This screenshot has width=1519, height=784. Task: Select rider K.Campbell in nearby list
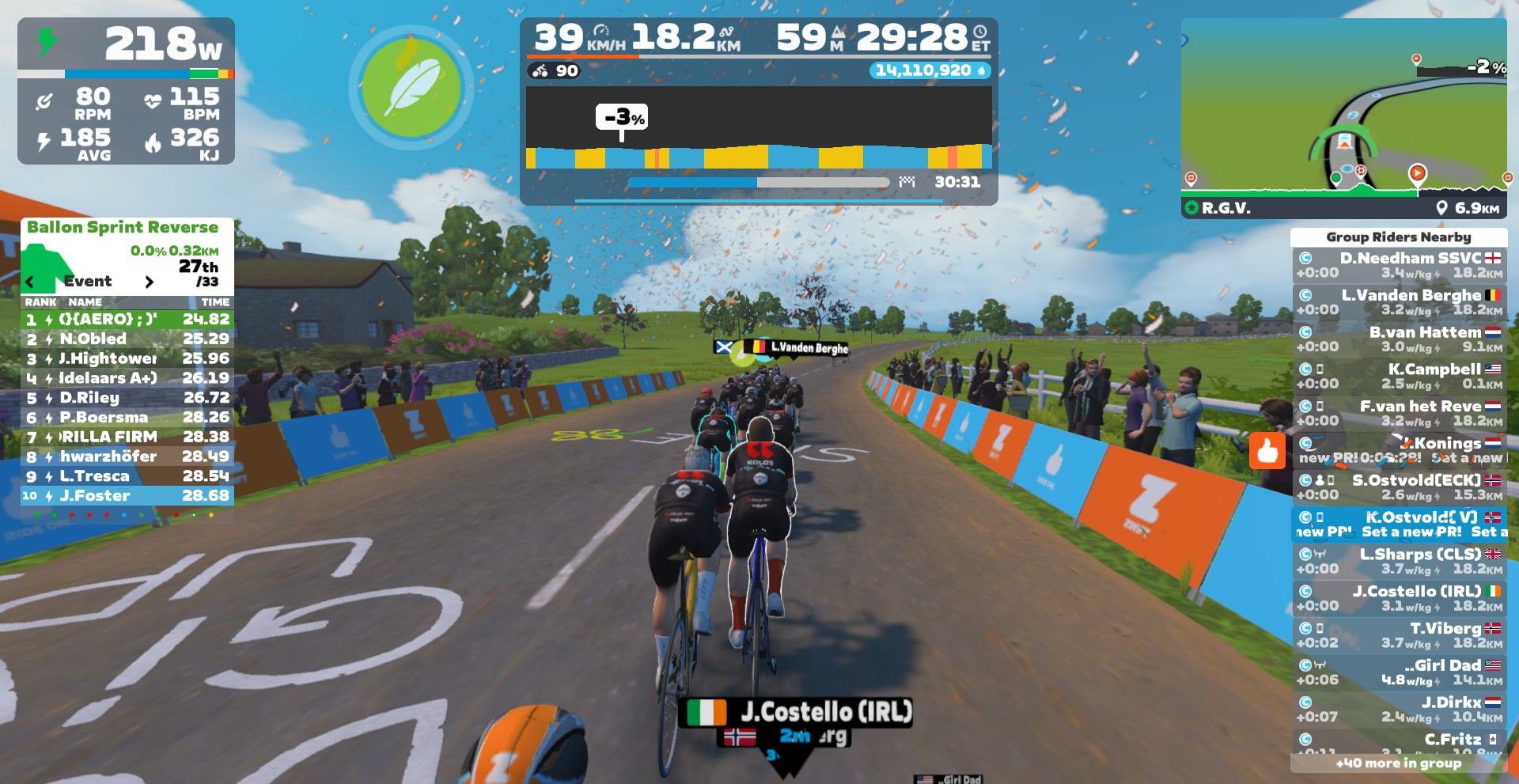coord(1399,377)
